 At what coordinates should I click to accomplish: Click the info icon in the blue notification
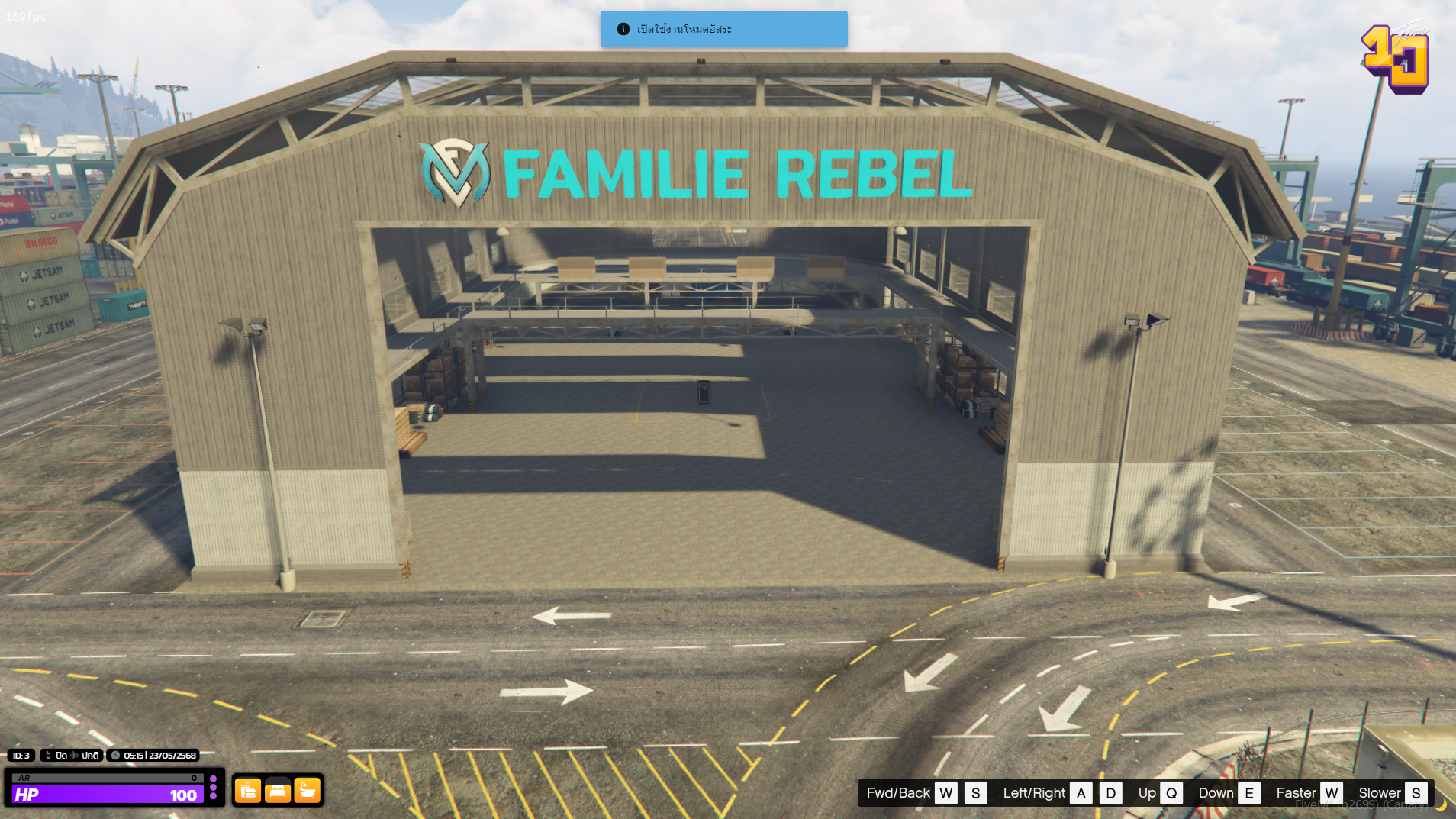click(x=622, y=29)
